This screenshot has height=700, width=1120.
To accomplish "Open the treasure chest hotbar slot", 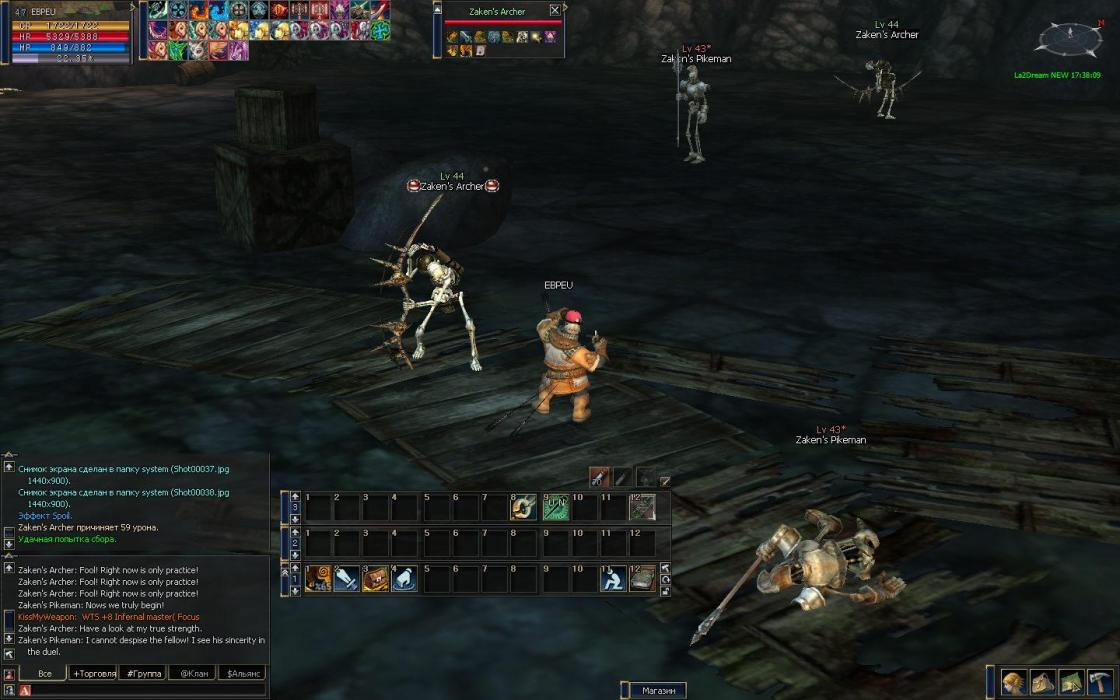I will pyautogui.click(x=376, y=578).
